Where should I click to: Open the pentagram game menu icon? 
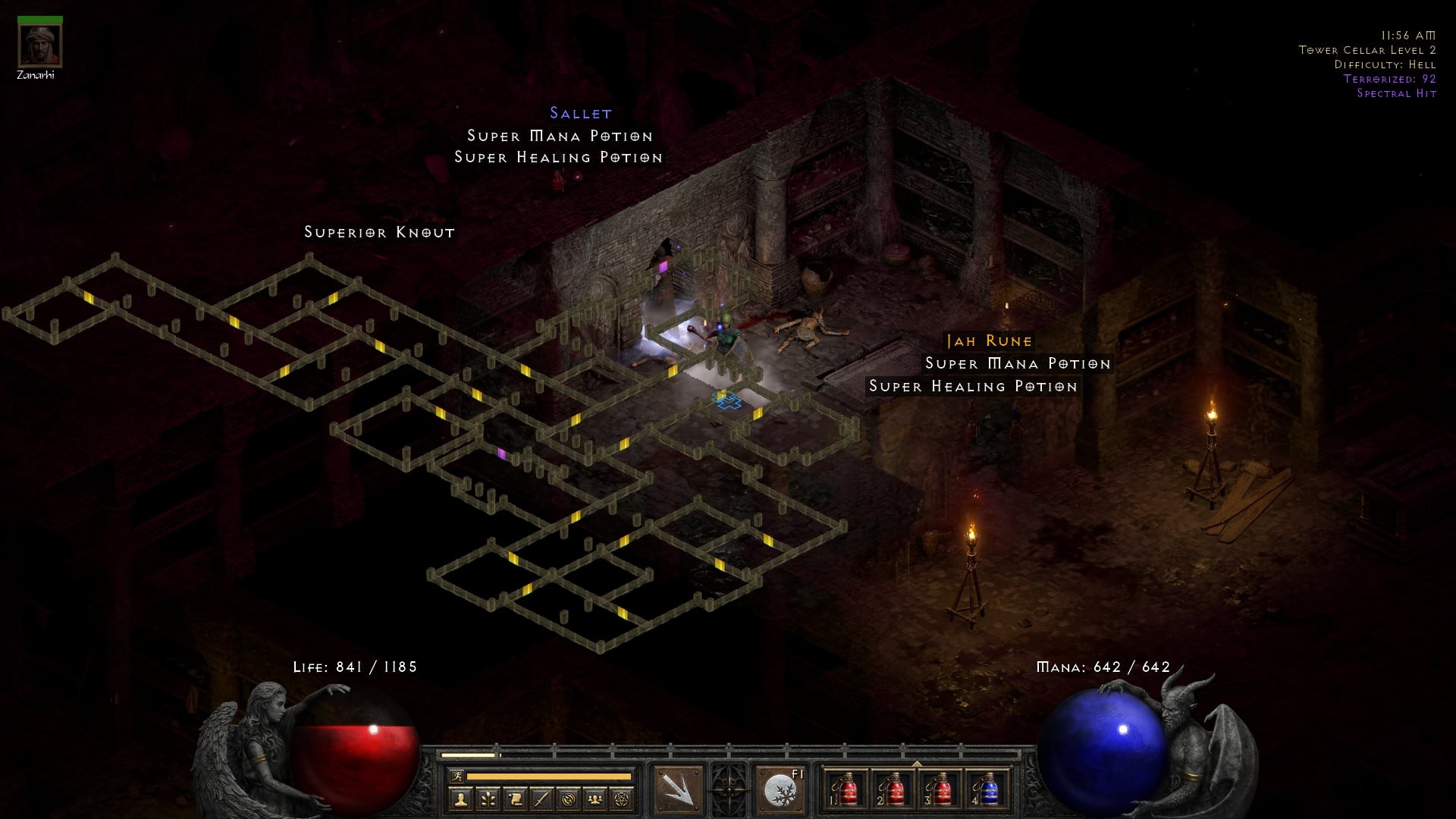623,799
